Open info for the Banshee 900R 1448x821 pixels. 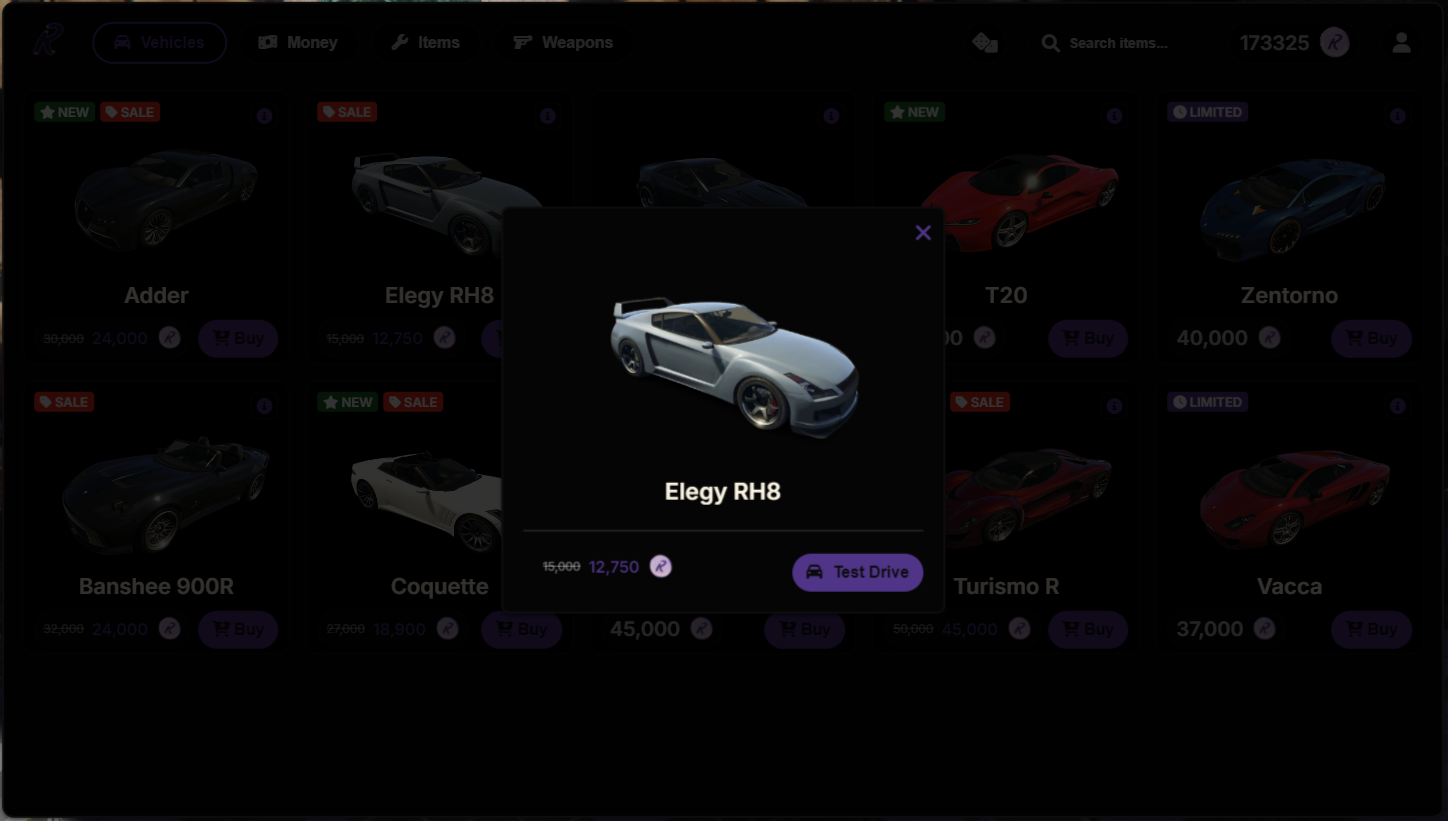point(264,406)
